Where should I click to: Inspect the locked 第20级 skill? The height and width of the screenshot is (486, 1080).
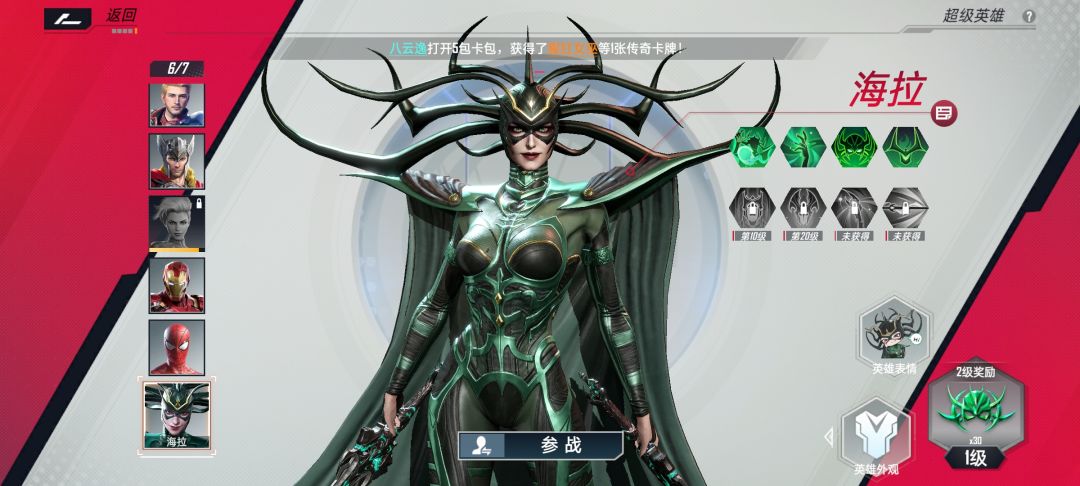pos(803,207)
